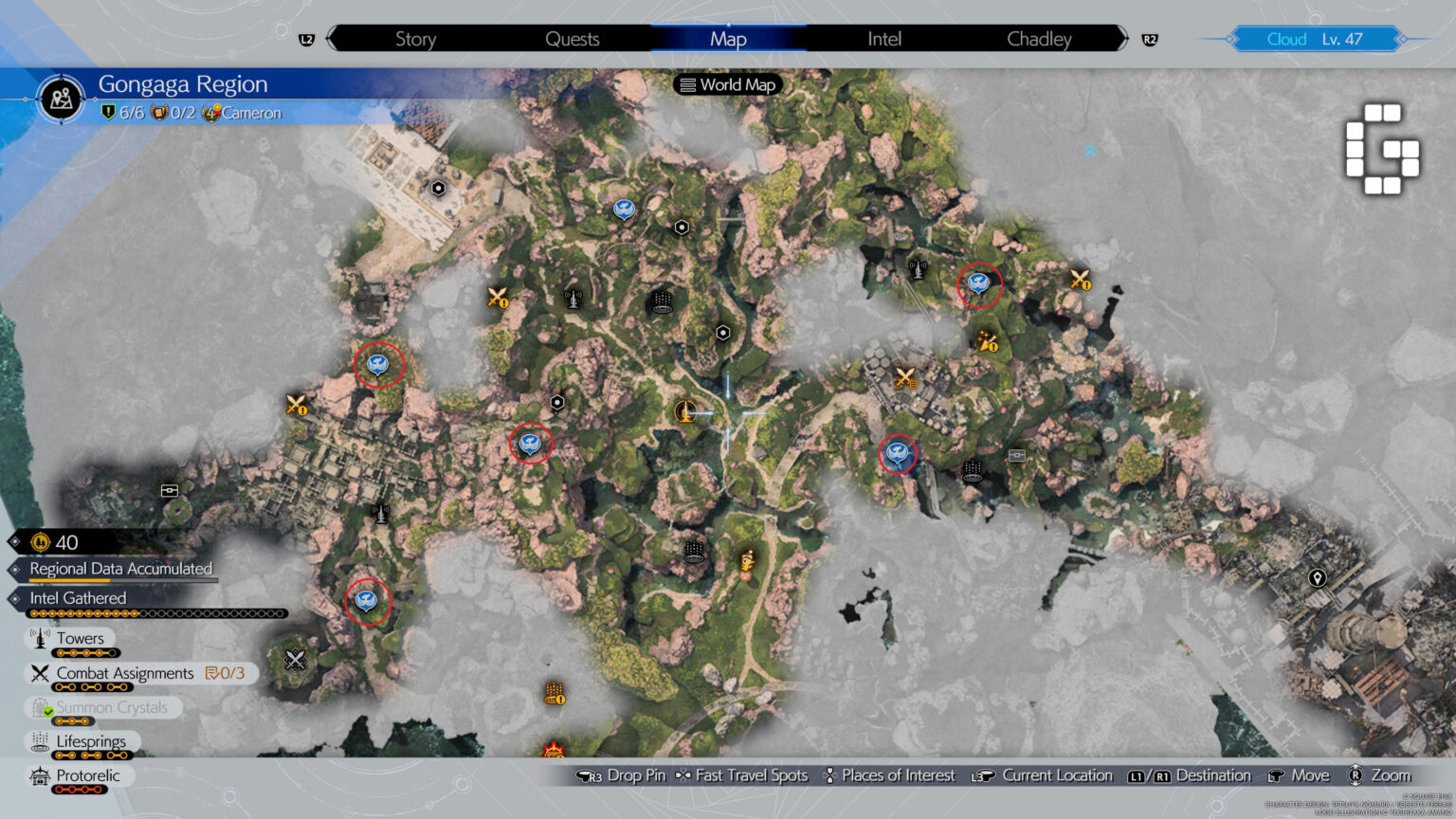This screenshot has height=819, width=1456.
Task: Click the Lifesprings icon in the legend panel
Action: coord(40,741)
